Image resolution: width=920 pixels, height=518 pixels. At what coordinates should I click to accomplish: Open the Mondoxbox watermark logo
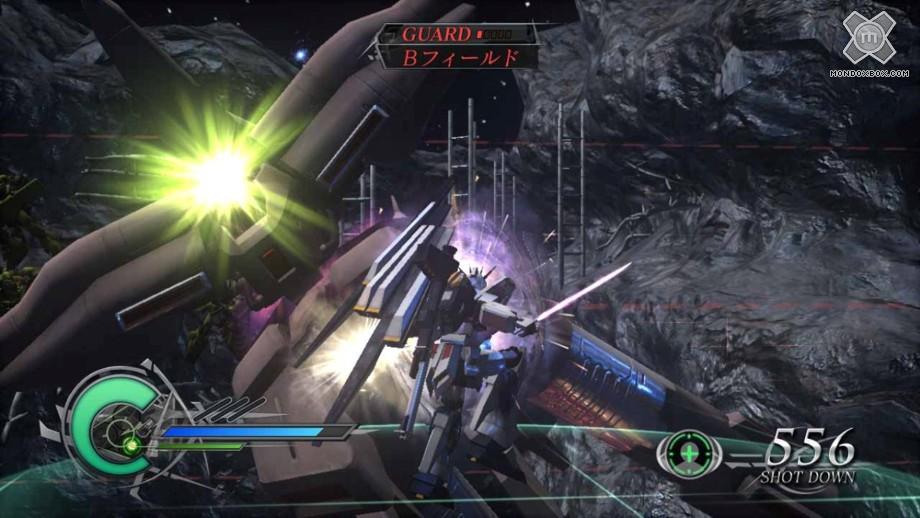[872, 38]
